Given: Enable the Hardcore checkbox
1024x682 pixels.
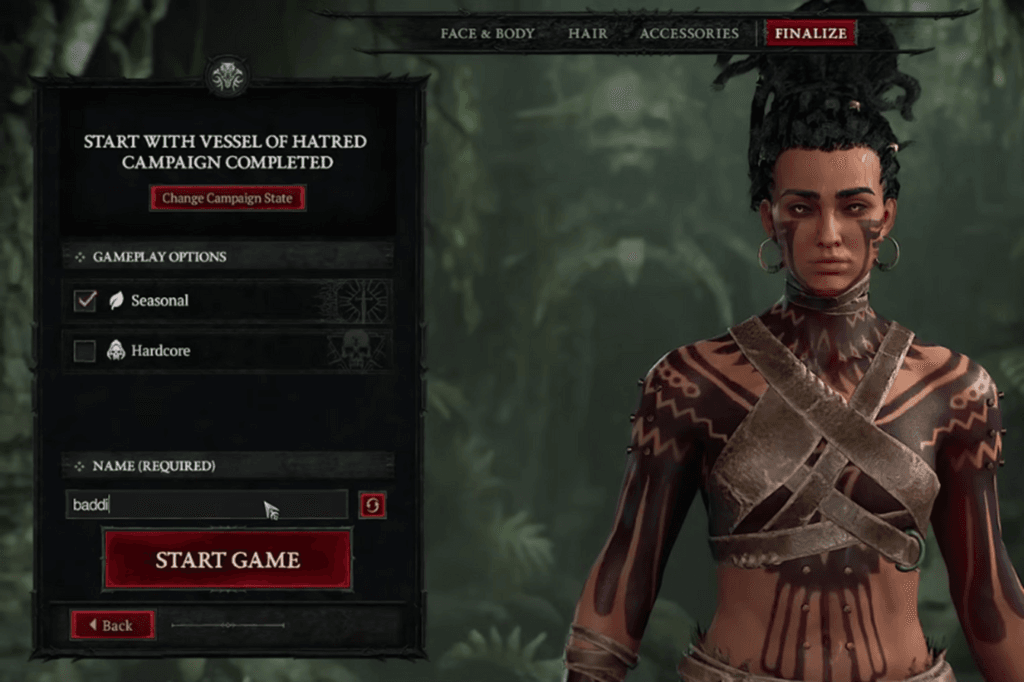Looking at the screenshot, I should 86,351.
